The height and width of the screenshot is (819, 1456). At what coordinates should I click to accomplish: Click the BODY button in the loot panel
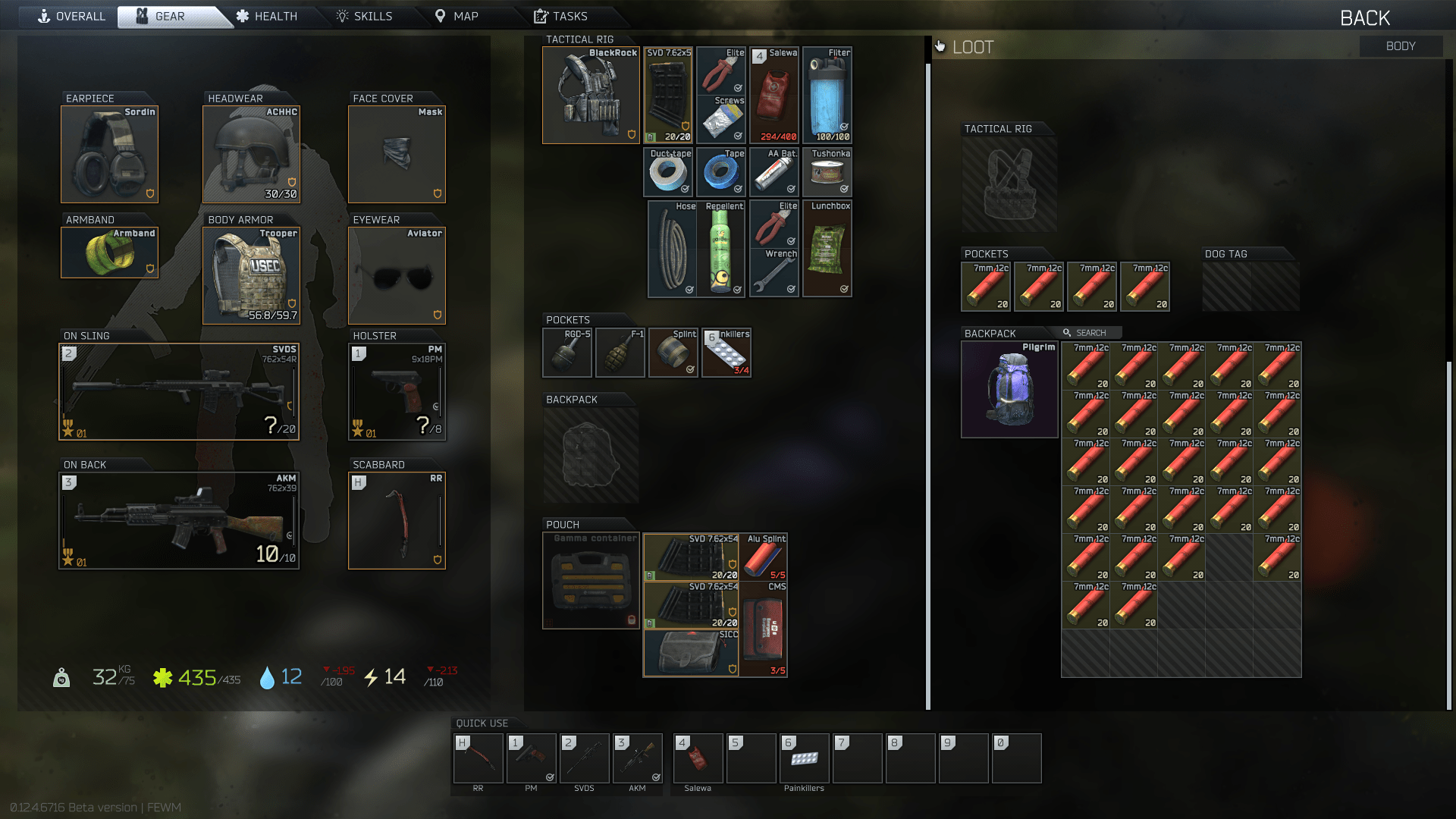(1400, 45)
